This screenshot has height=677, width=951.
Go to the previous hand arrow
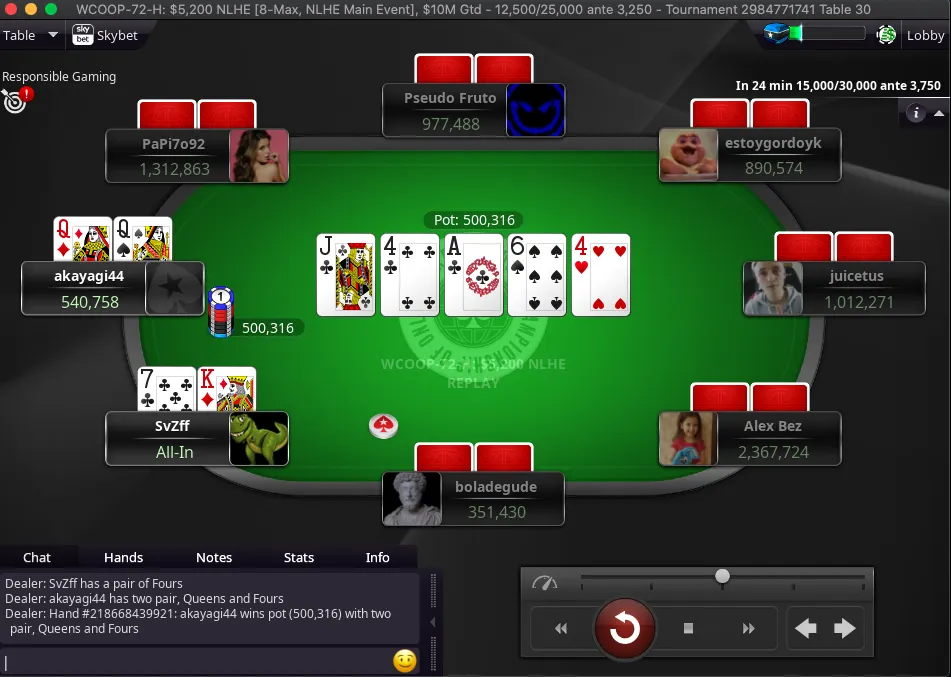pyautogui.click(x=806, y=629)
